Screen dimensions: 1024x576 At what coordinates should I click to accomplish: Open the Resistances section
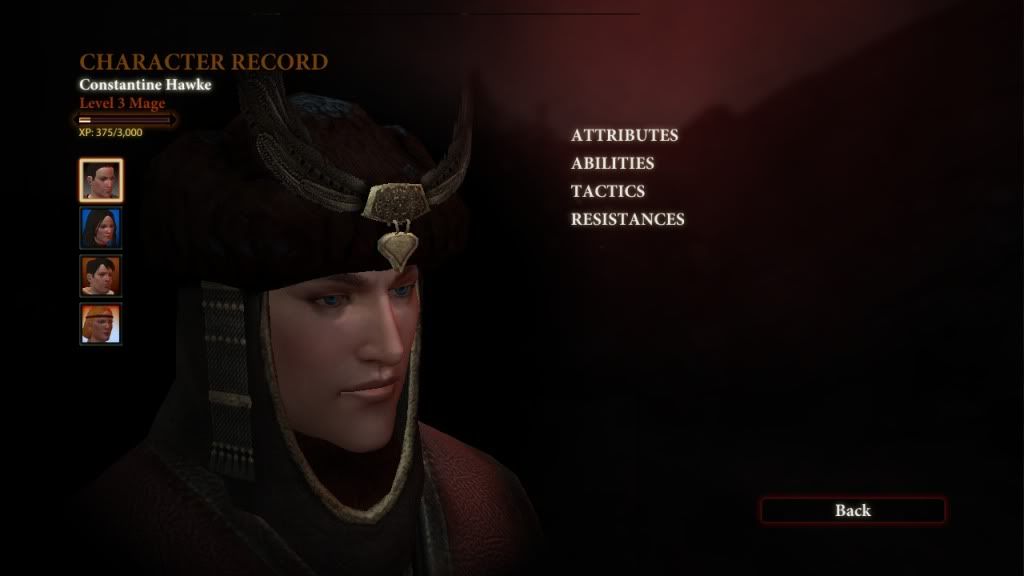pos(627,219)
